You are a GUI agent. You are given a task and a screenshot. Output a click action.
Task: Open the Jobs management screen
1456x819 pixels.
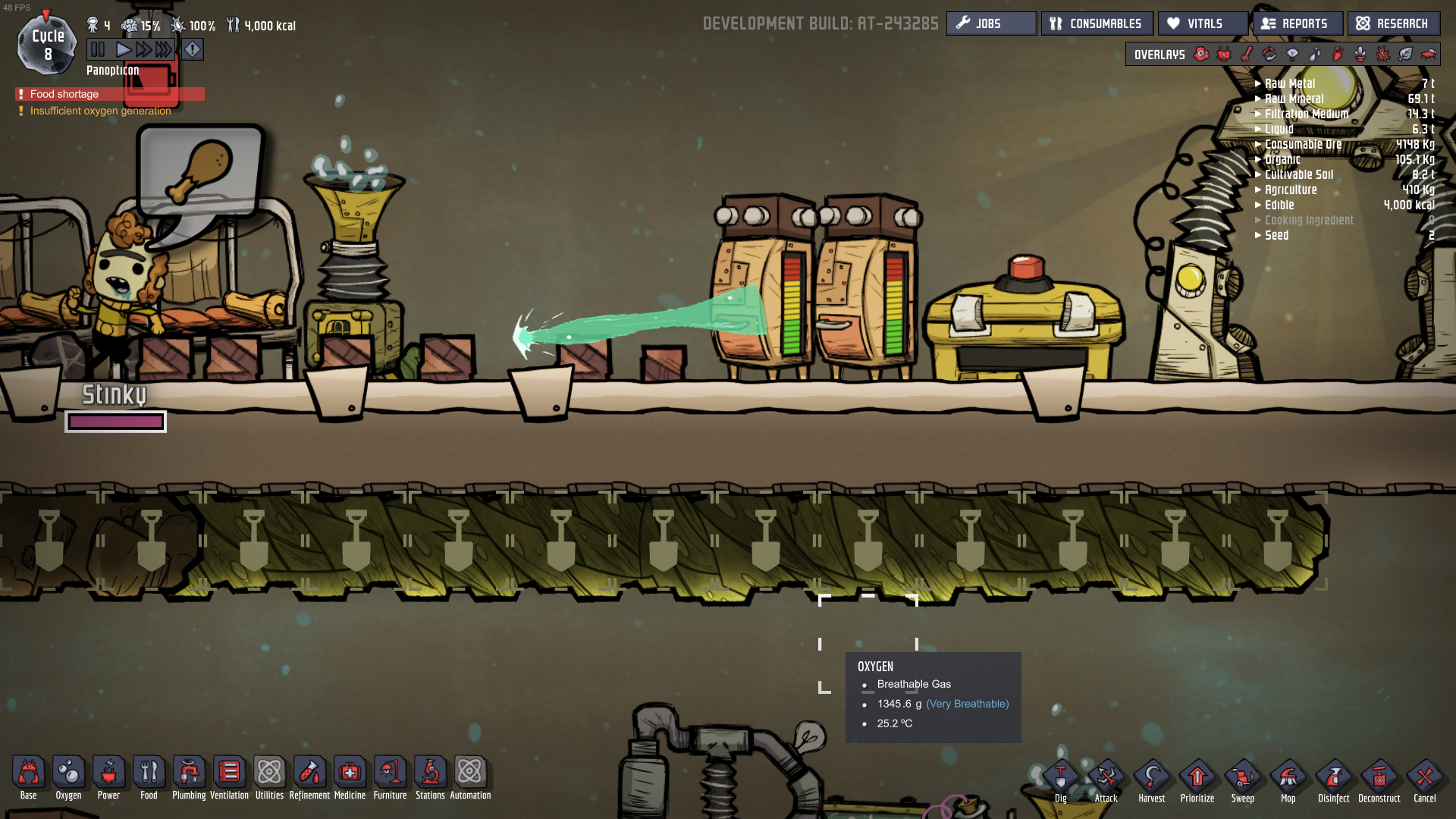pyautogui.click(x=990, y=24)
